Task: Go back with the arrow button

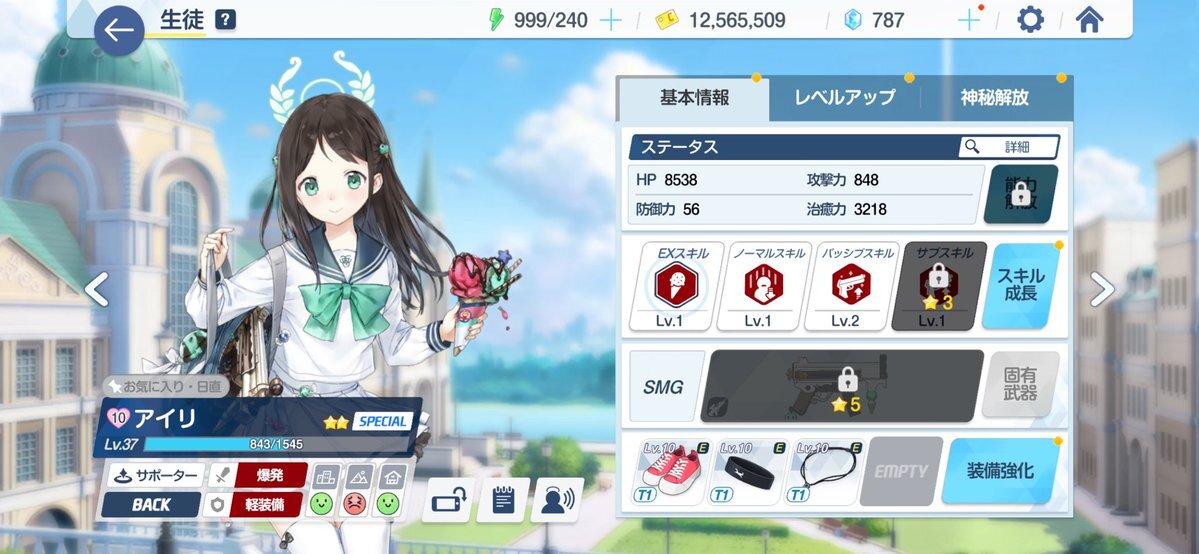Action: [x=119, y=31]
